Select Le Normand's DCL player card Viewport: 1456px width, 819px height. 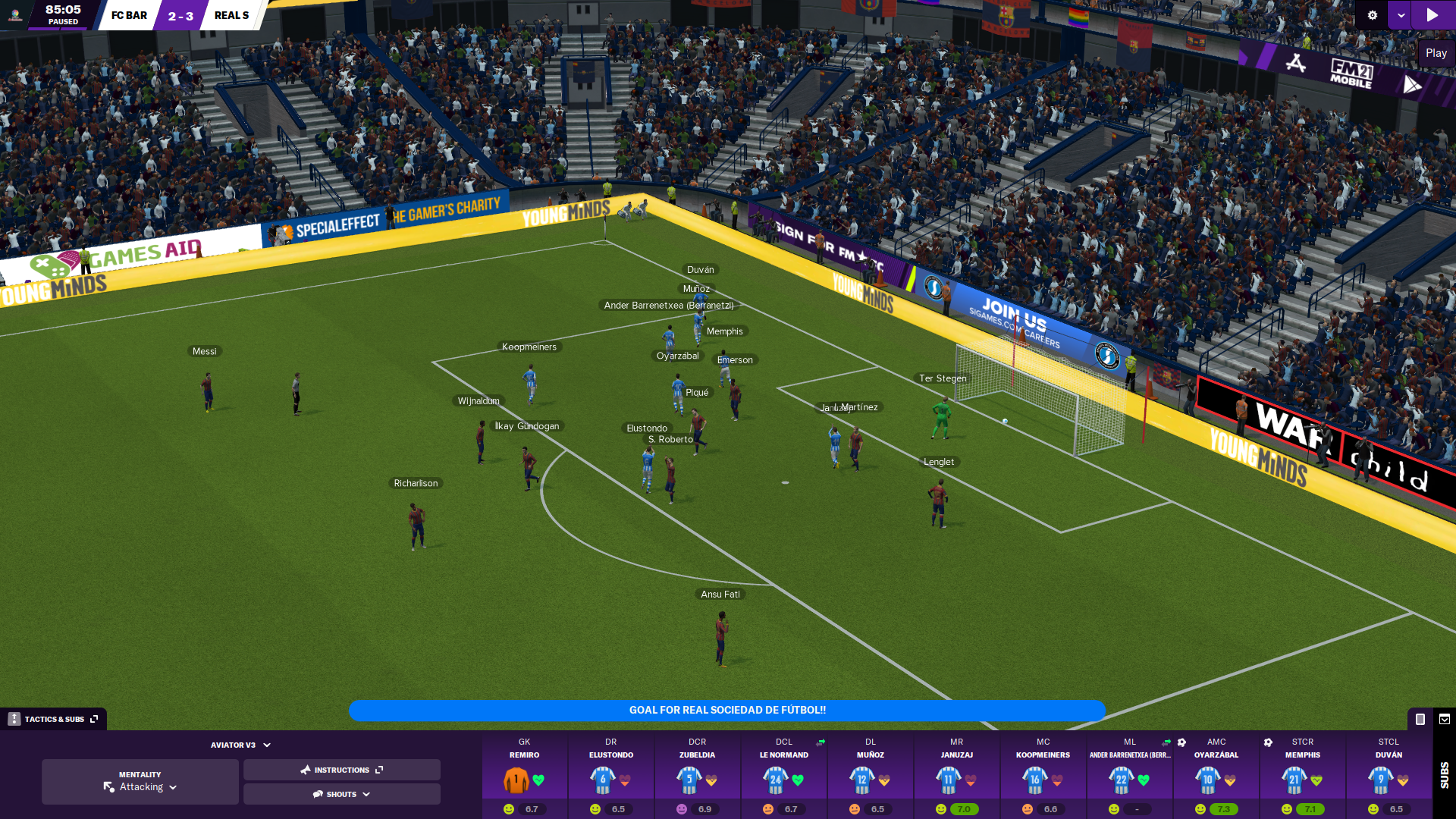click(x=783, y=776)
